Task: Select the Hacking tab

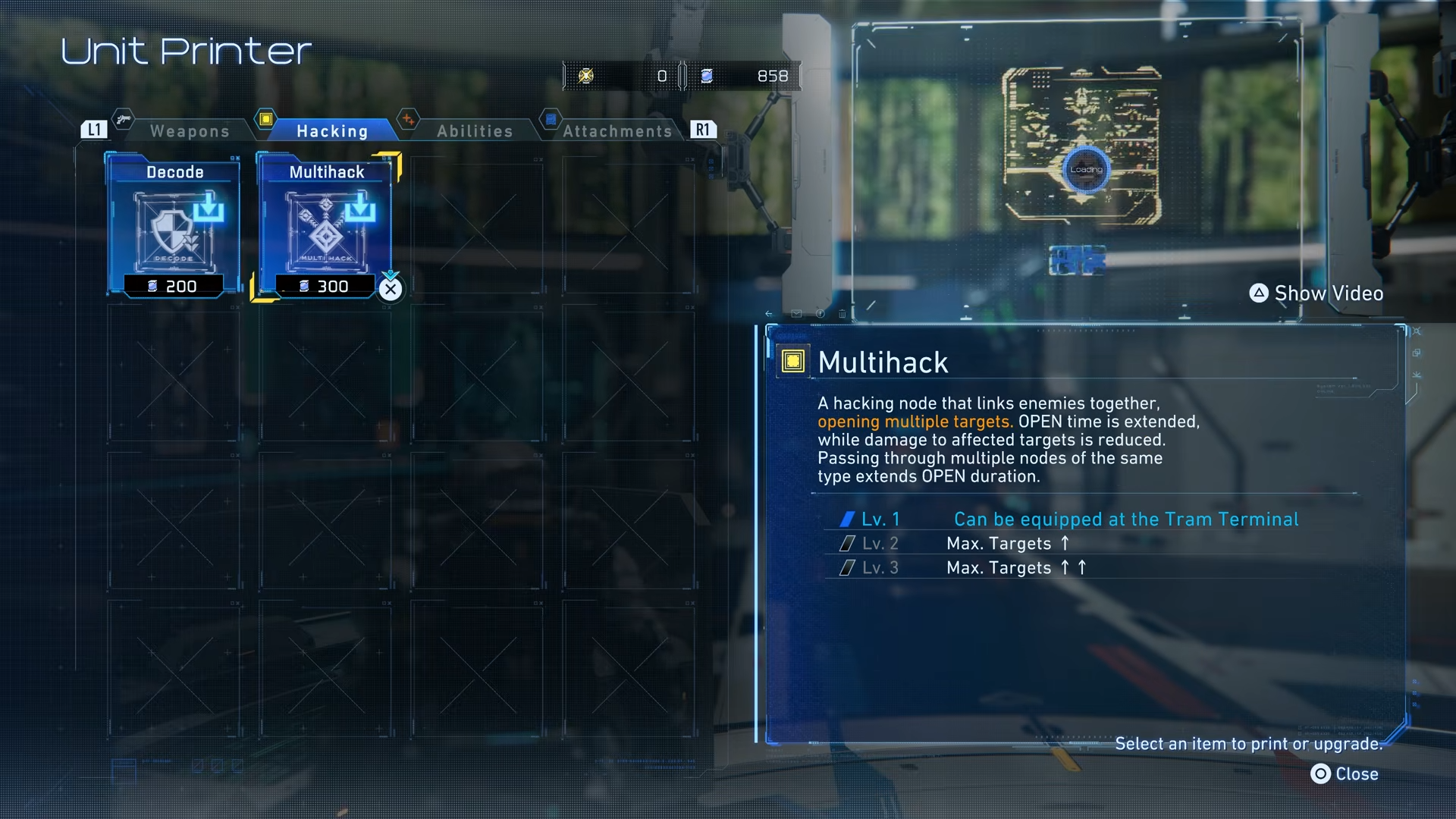Action: (331, 131)
